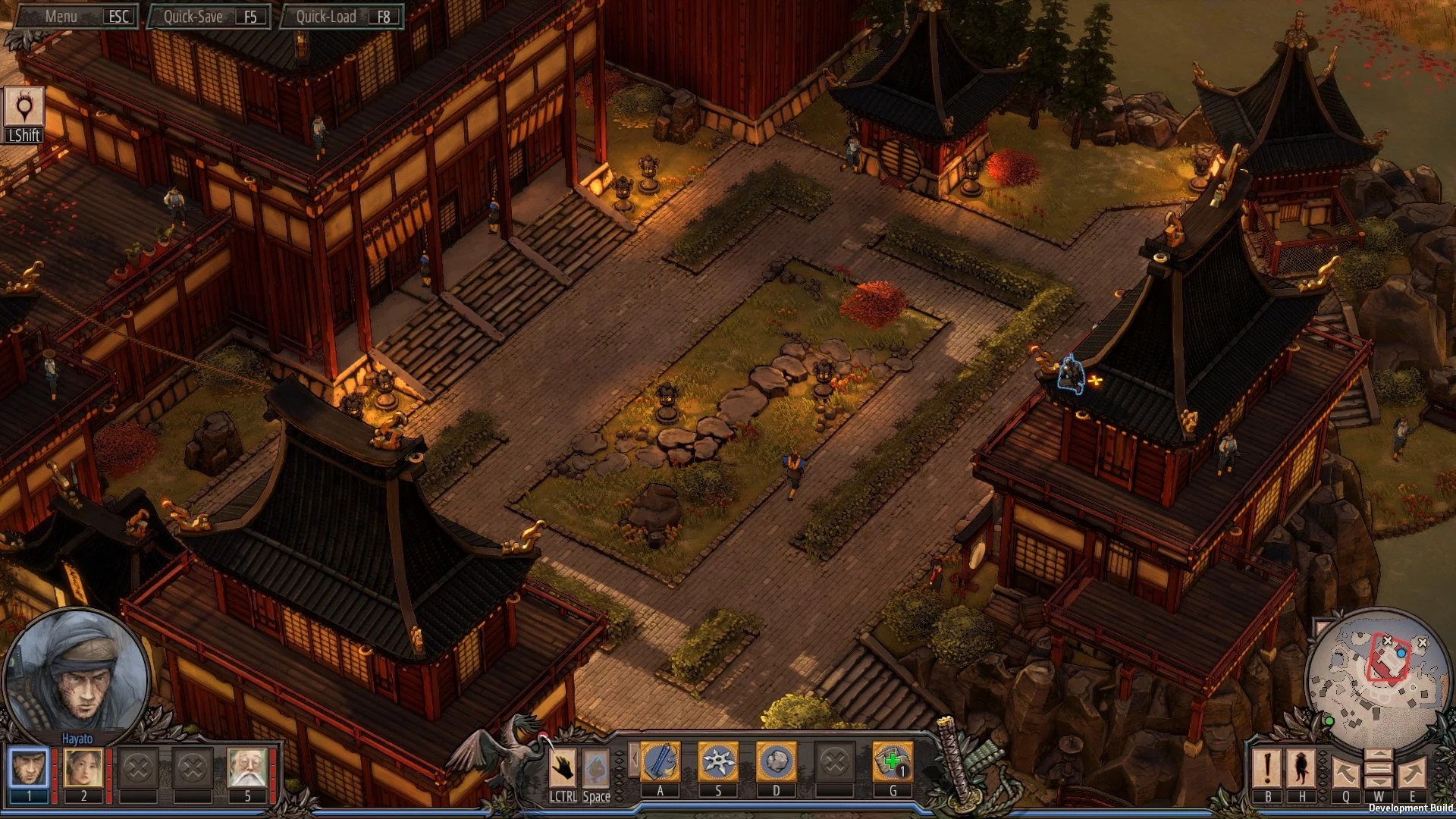Select the shuriken ability

coord(718,761)
